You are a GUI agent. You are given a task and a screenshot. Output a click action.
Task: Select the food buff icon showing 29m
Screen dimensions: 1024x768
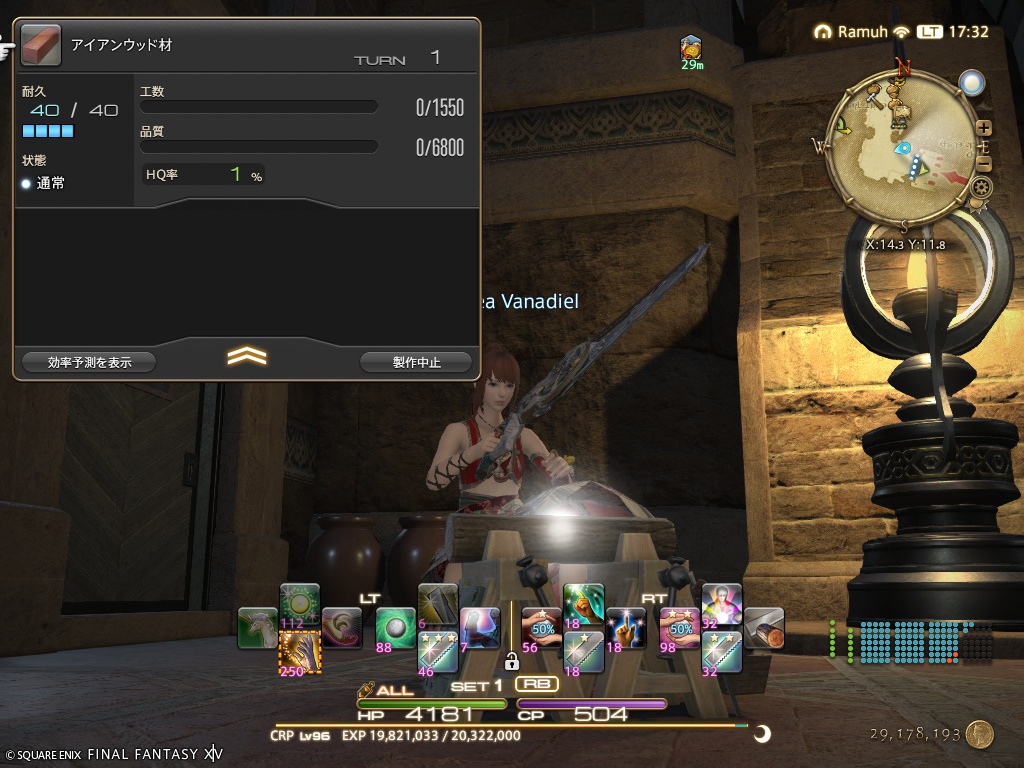coord(691,46)
